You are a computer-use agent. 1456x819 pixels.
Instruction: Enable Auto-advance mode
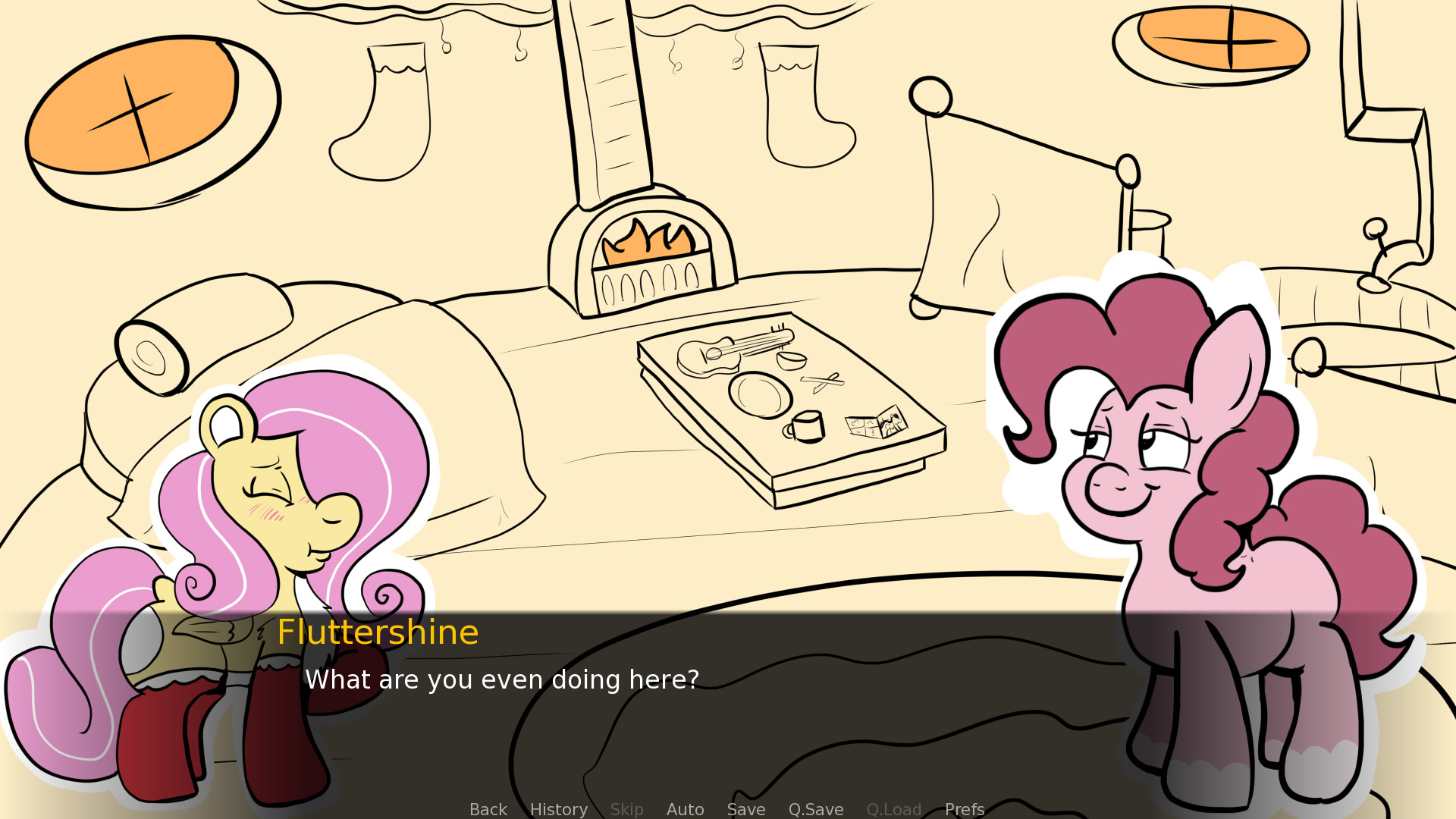[x=685, y=809]
